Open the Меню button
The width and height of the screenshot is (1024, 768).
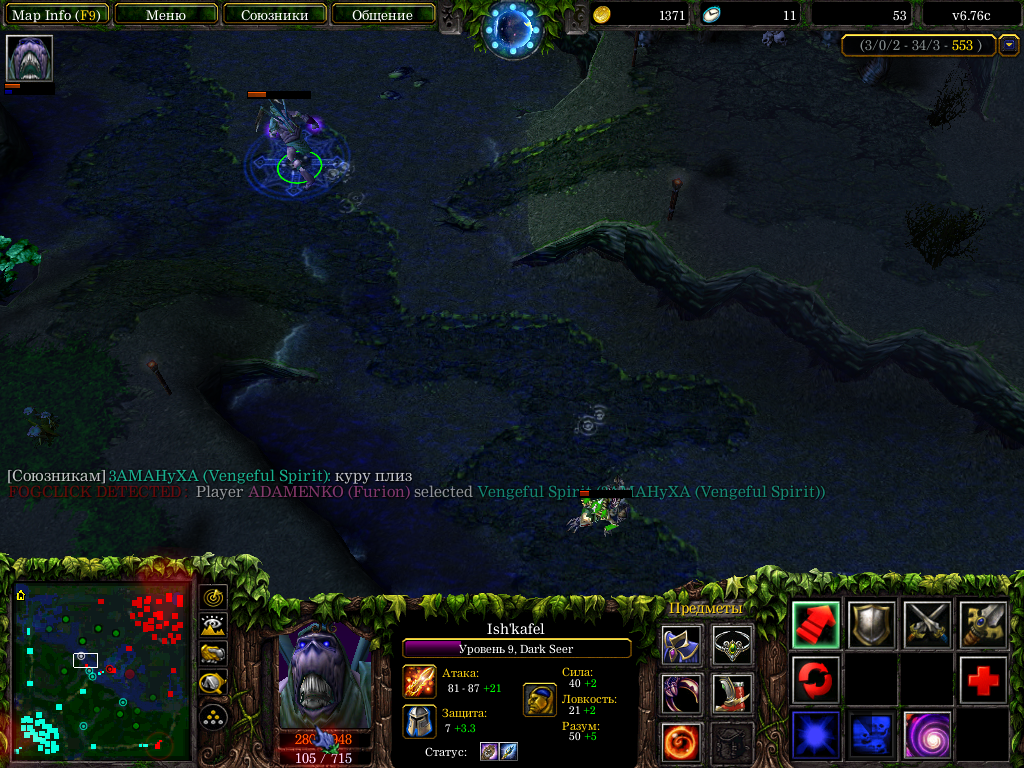coord(166,15)
